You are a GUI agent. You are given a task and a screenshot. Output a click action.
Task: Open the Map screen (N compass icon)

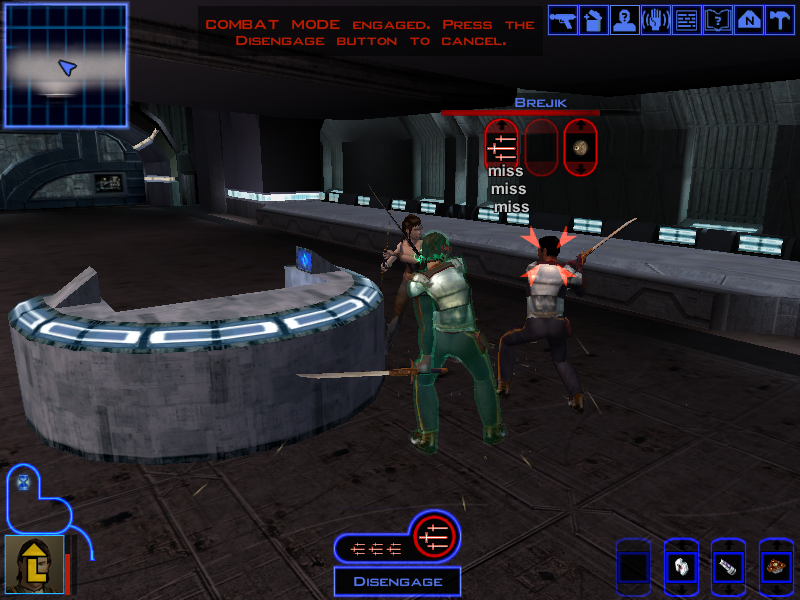[x=749, y=20]
